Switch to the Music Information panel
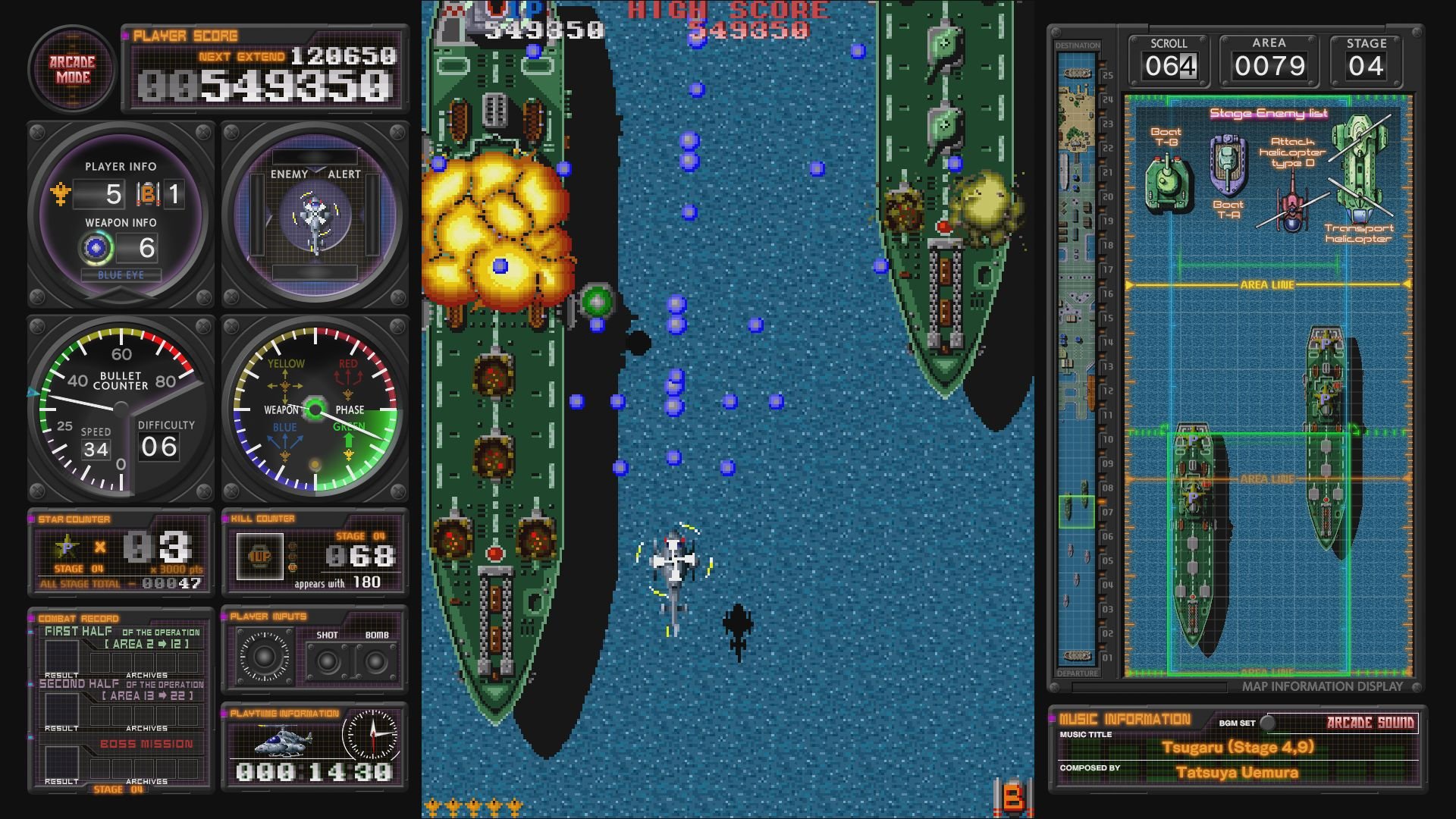Image resolution: width=1456 pixels, height=819 pixels. [1125, 717]
